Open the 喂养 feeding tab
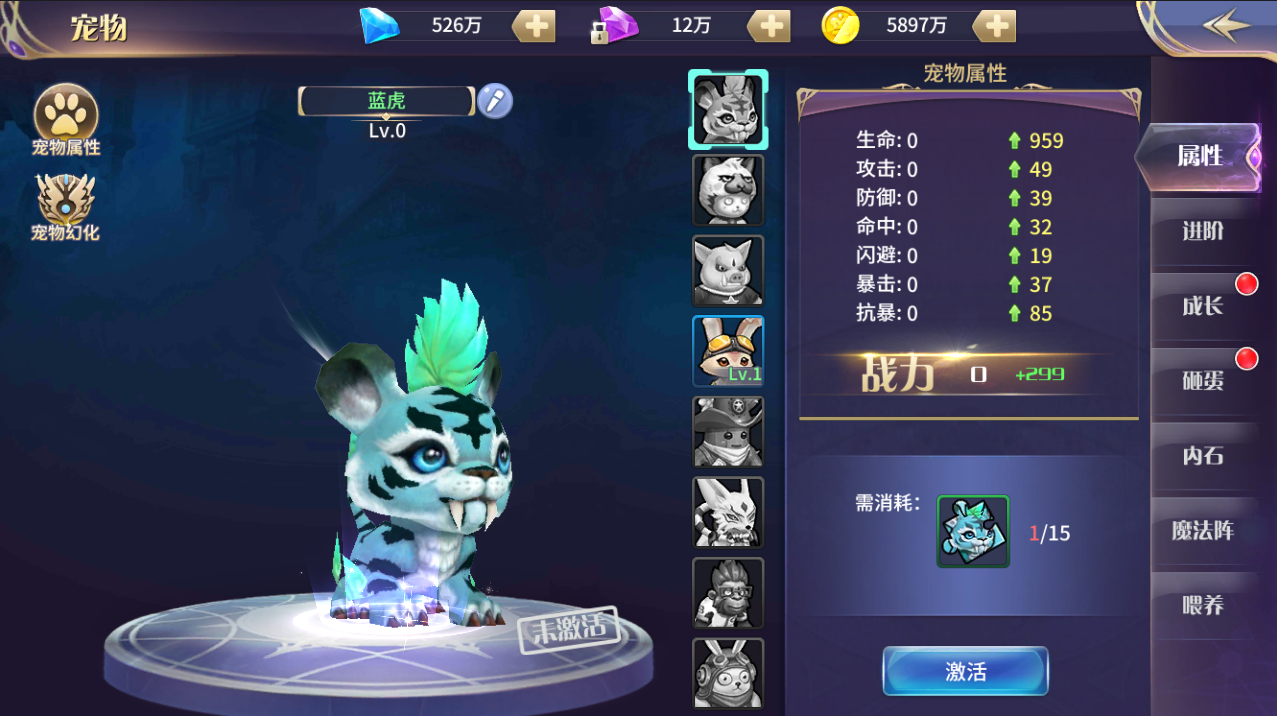Image resolution: width=1277 pixels, height=716 pixels. (1203, 606)
